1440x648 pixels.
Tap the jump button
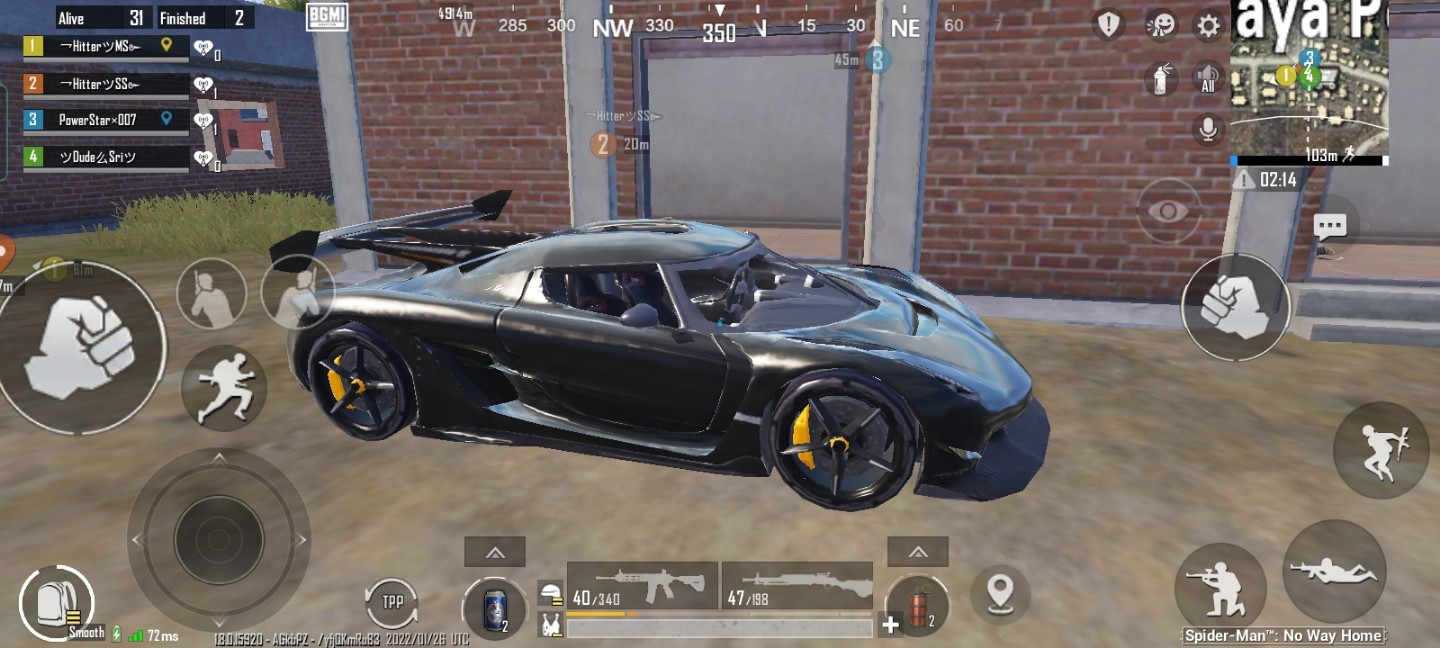tap(1381, 449)
